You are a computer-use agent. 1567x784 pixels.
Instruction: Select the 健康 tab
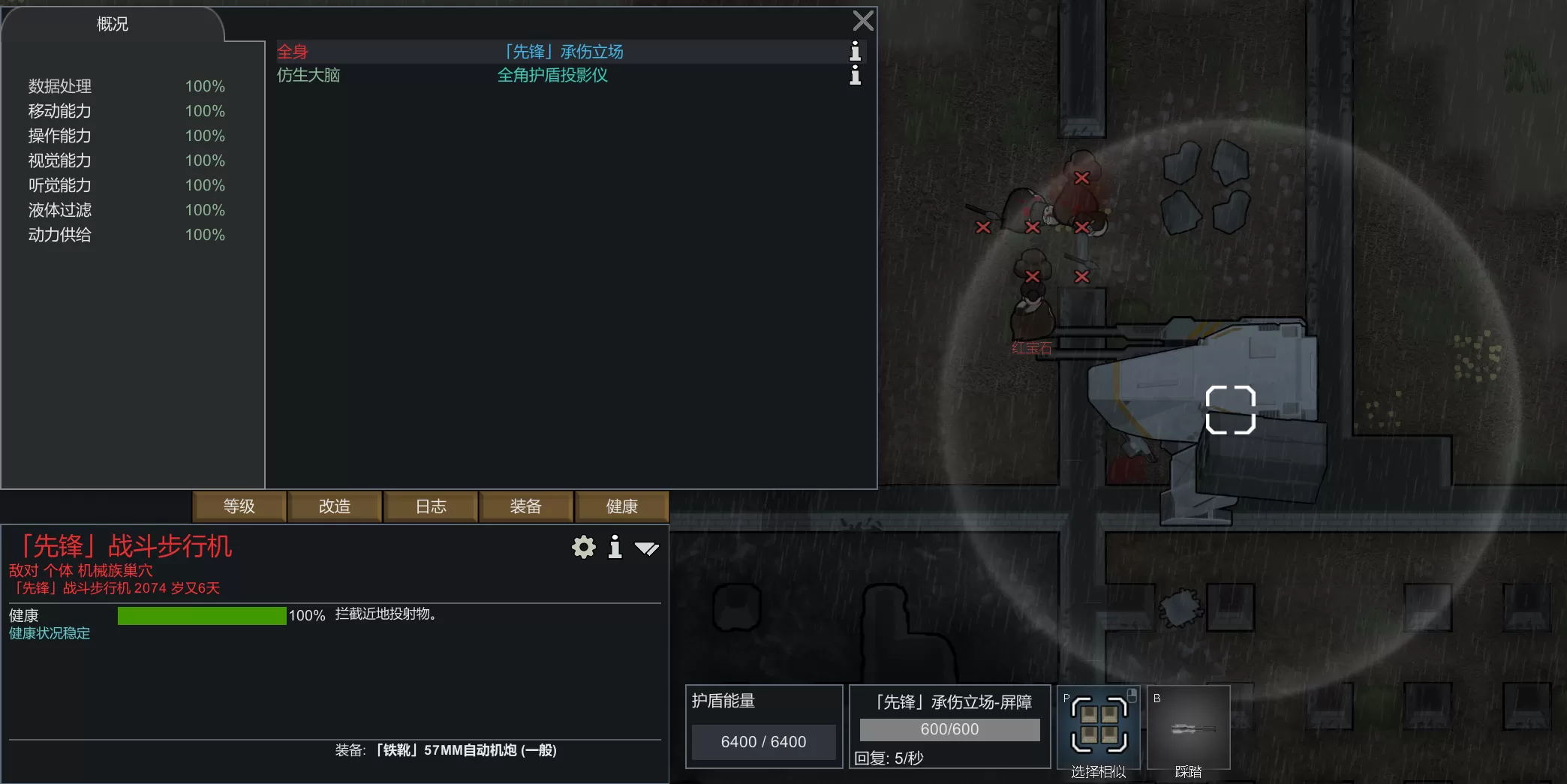(621, 506)
